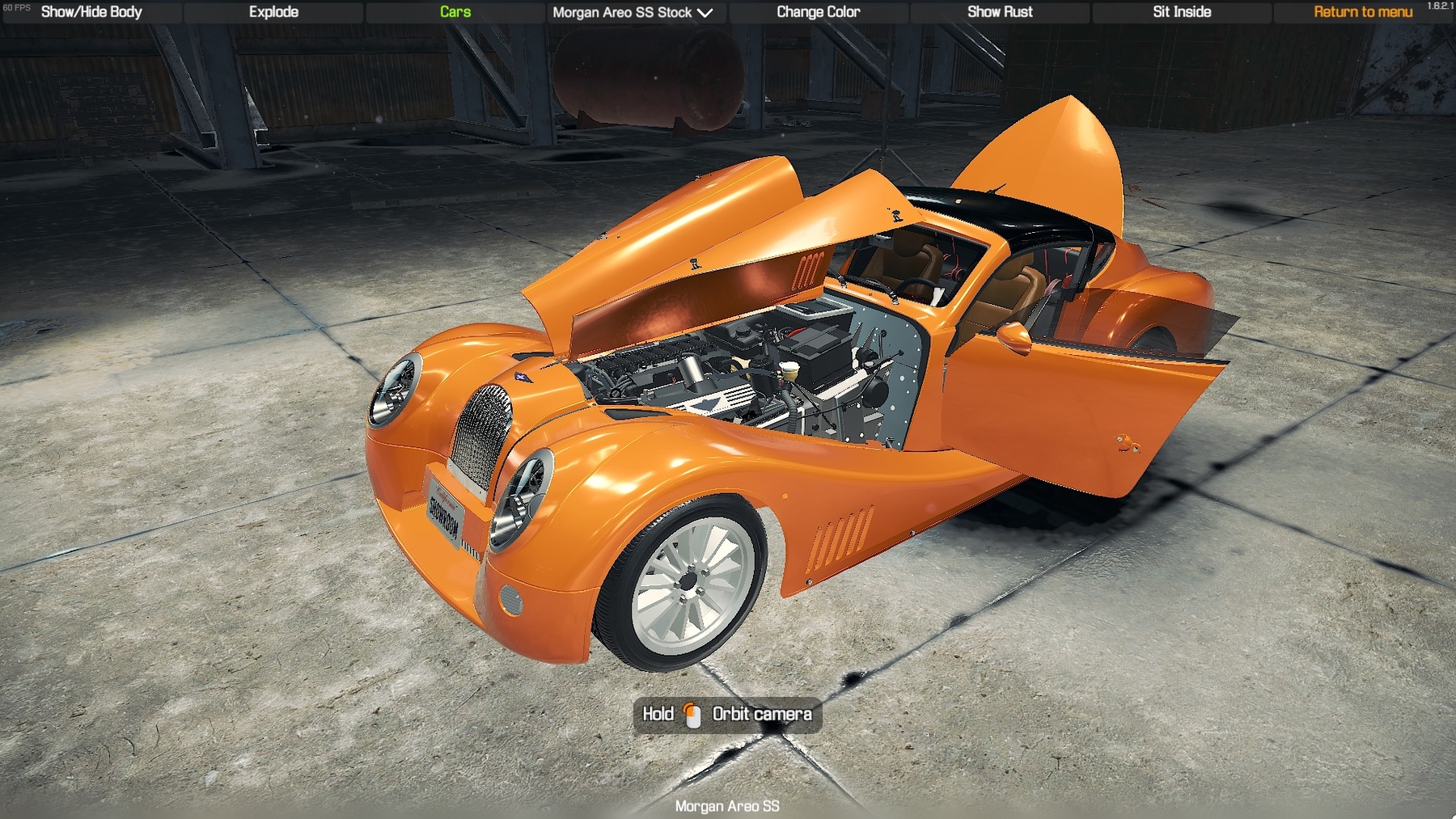Open the Morgan Areo SS Stock dropdown
The height and width of the screenshot is (819, 1456).
pos(633,12)
